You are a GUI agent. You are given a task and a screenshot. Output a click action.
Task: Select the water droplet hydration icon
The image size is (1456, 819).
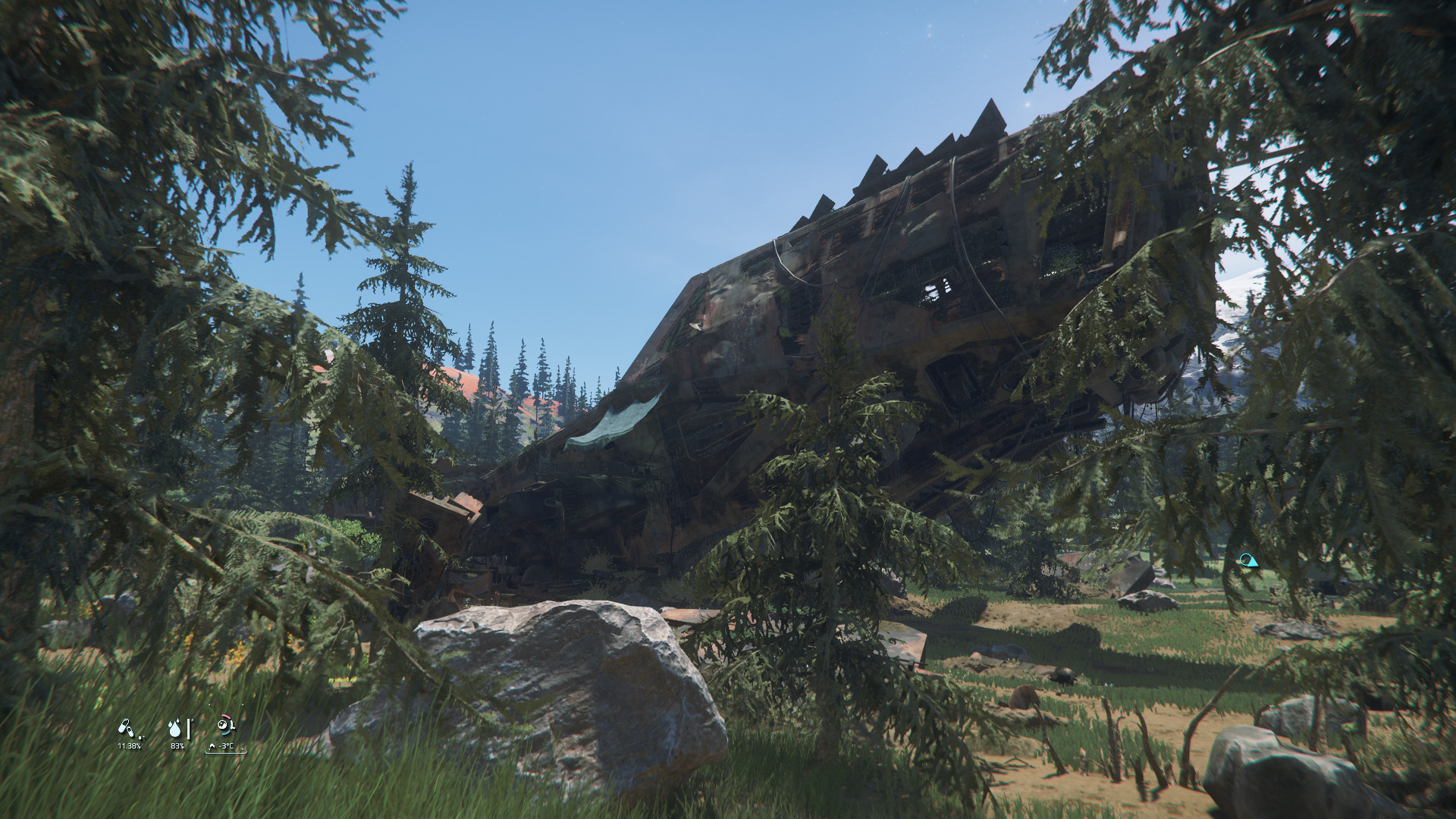tap(175, 729)
